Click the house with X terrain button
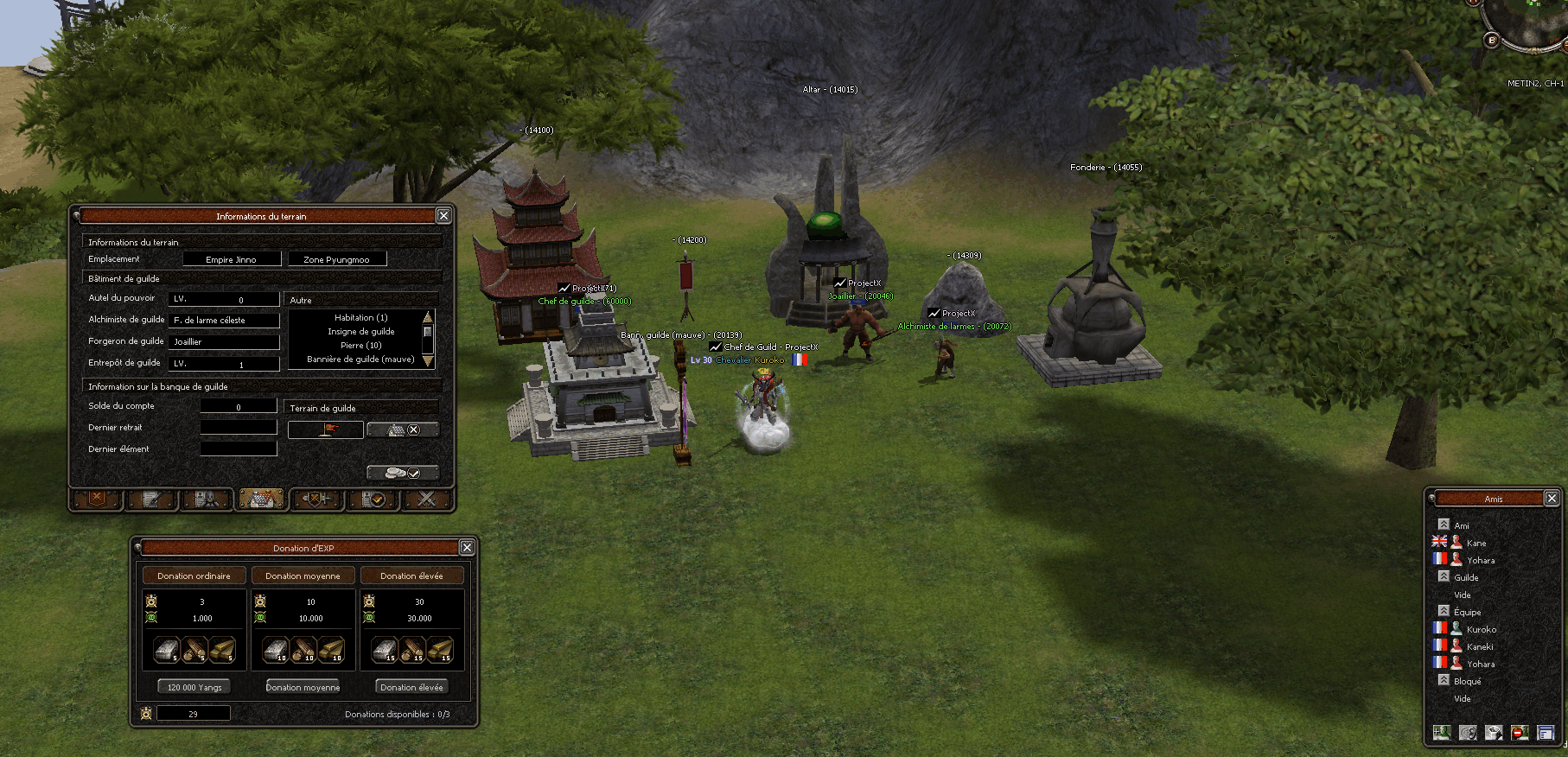This screenshot has width=1568, height=757. pyautogui.click(x=403, y=429)
